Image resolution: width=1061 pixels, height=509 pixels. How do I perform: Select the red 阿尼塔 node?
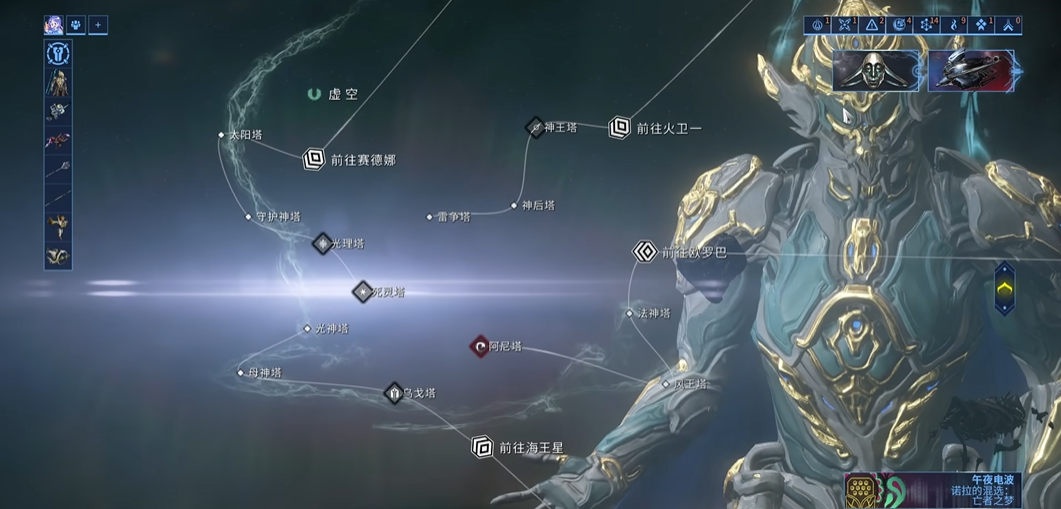tap(480, 346)
